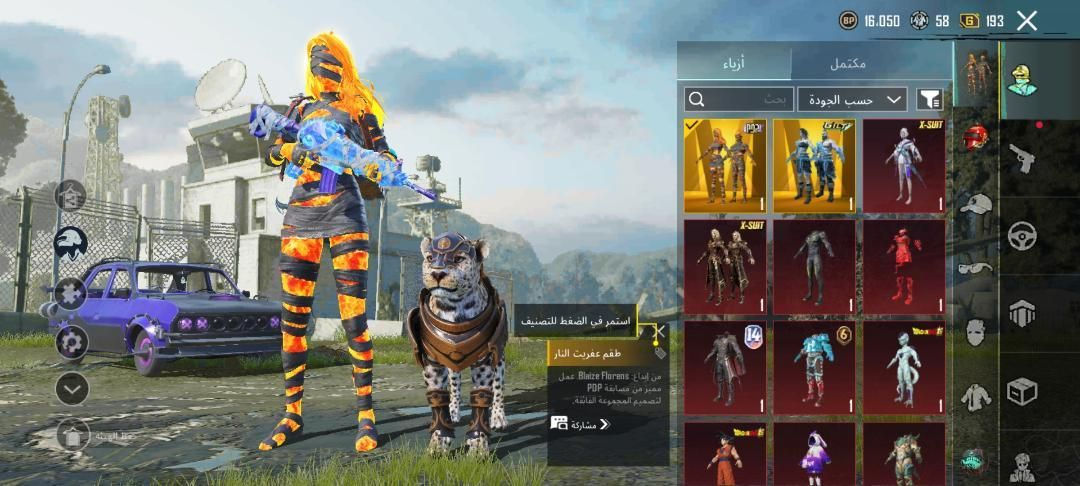Show the red helmet category

[x=976, y=138]
